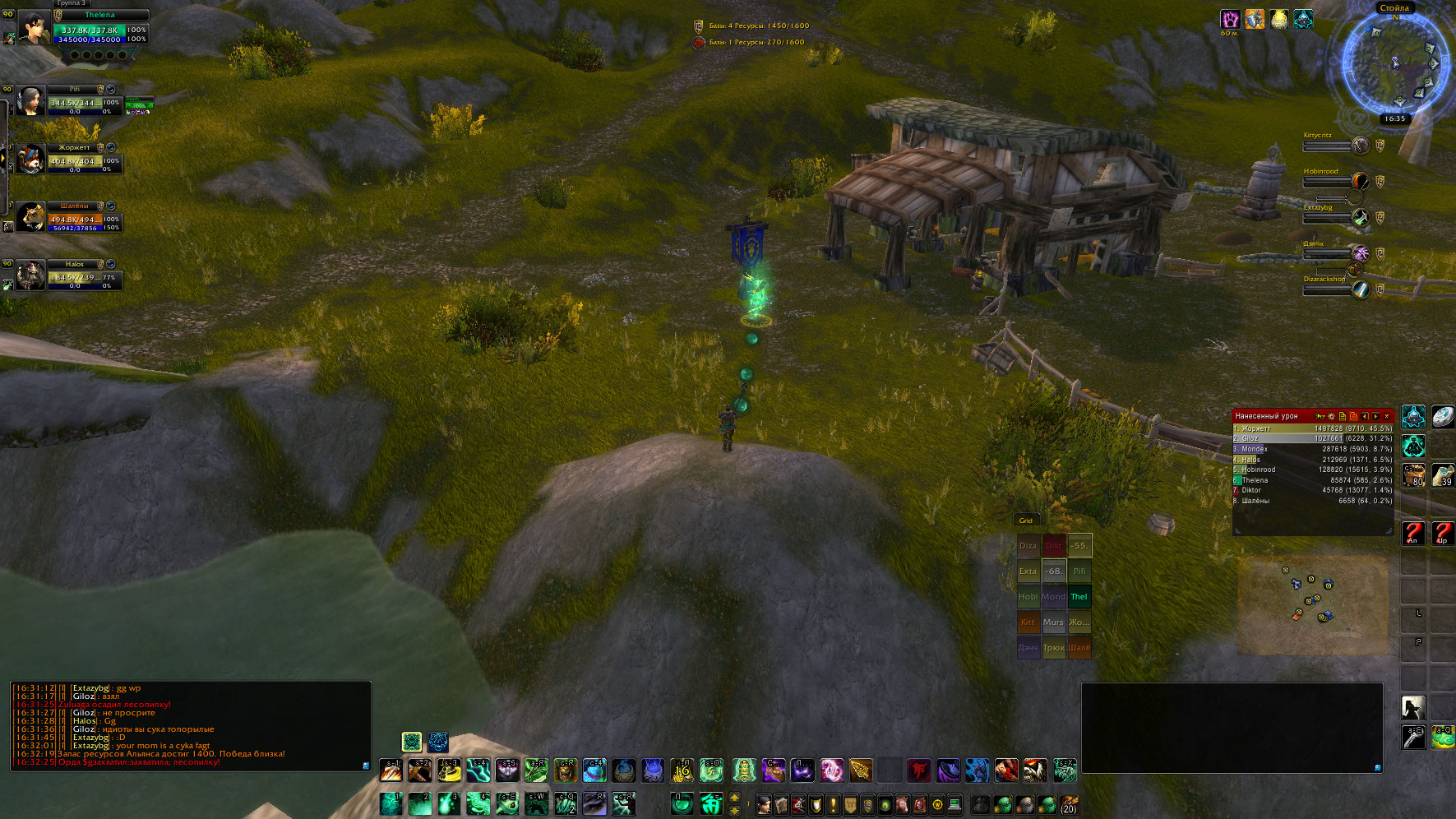The image size is (1456, 819).
Task: Target party member Pifi's frame
Action: [74, 103]
